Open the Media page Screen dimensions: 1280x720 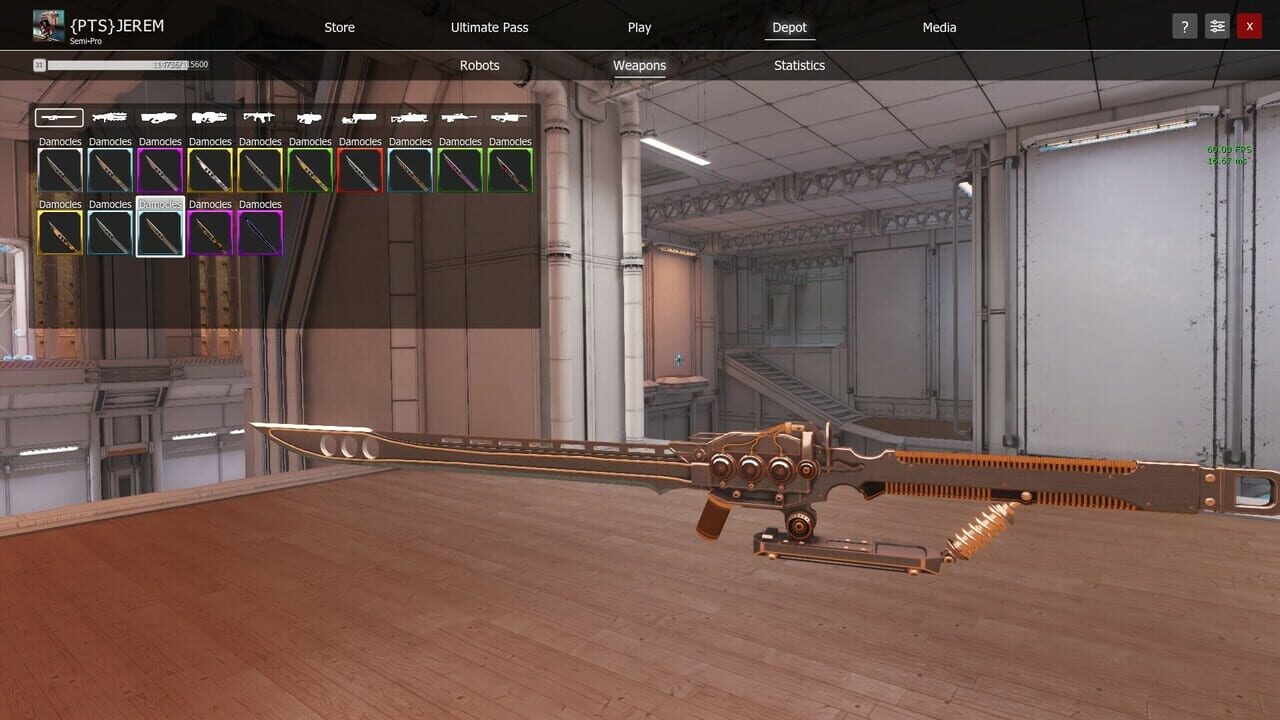pos(938,27)
